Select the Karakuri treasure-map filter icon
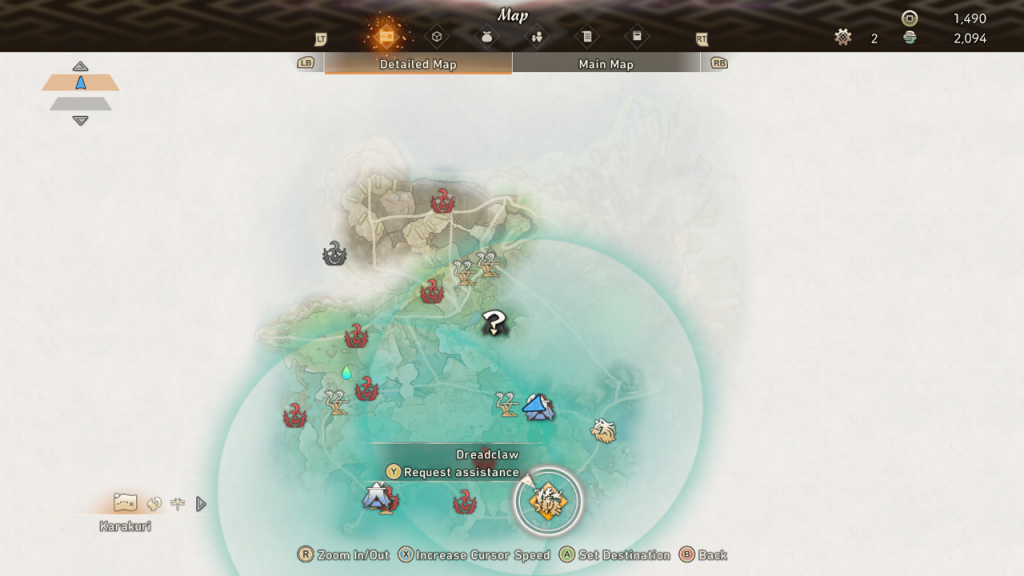 pyautogui.click(x=125, y=502)
